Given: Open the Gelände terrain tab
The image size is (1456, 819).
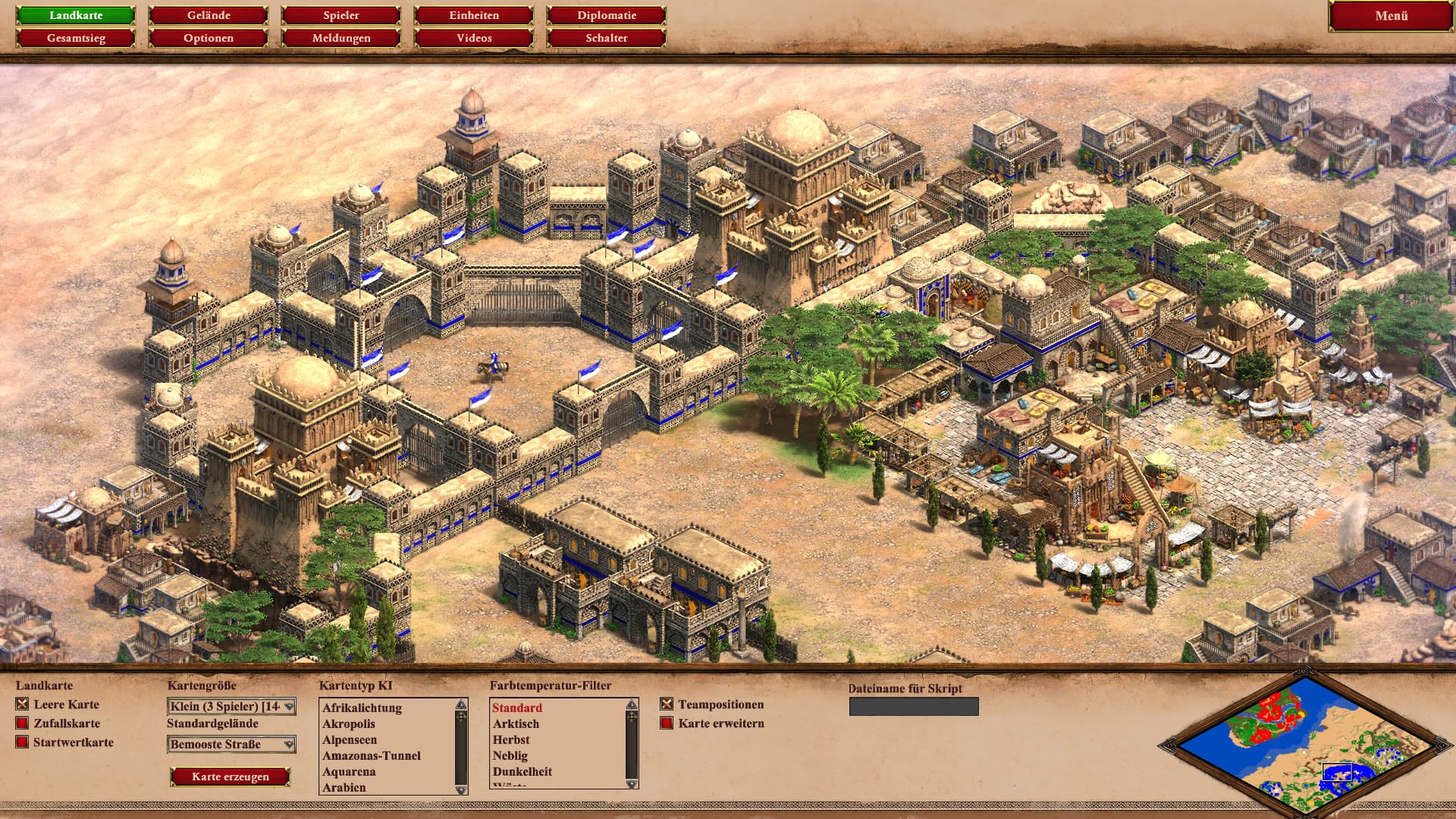Looking at the screenshot, I should [x=209, y=15].
